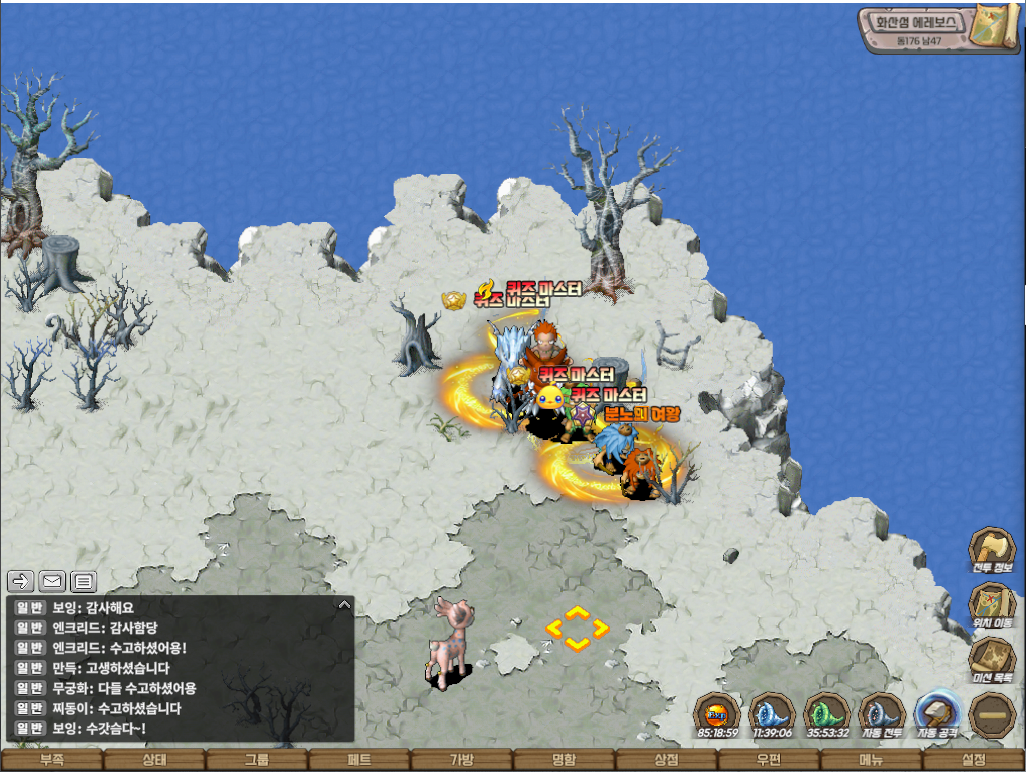Open the 미션 목록 scroll icon
The image size is (1026, 772).
click(x=991, y=660)
